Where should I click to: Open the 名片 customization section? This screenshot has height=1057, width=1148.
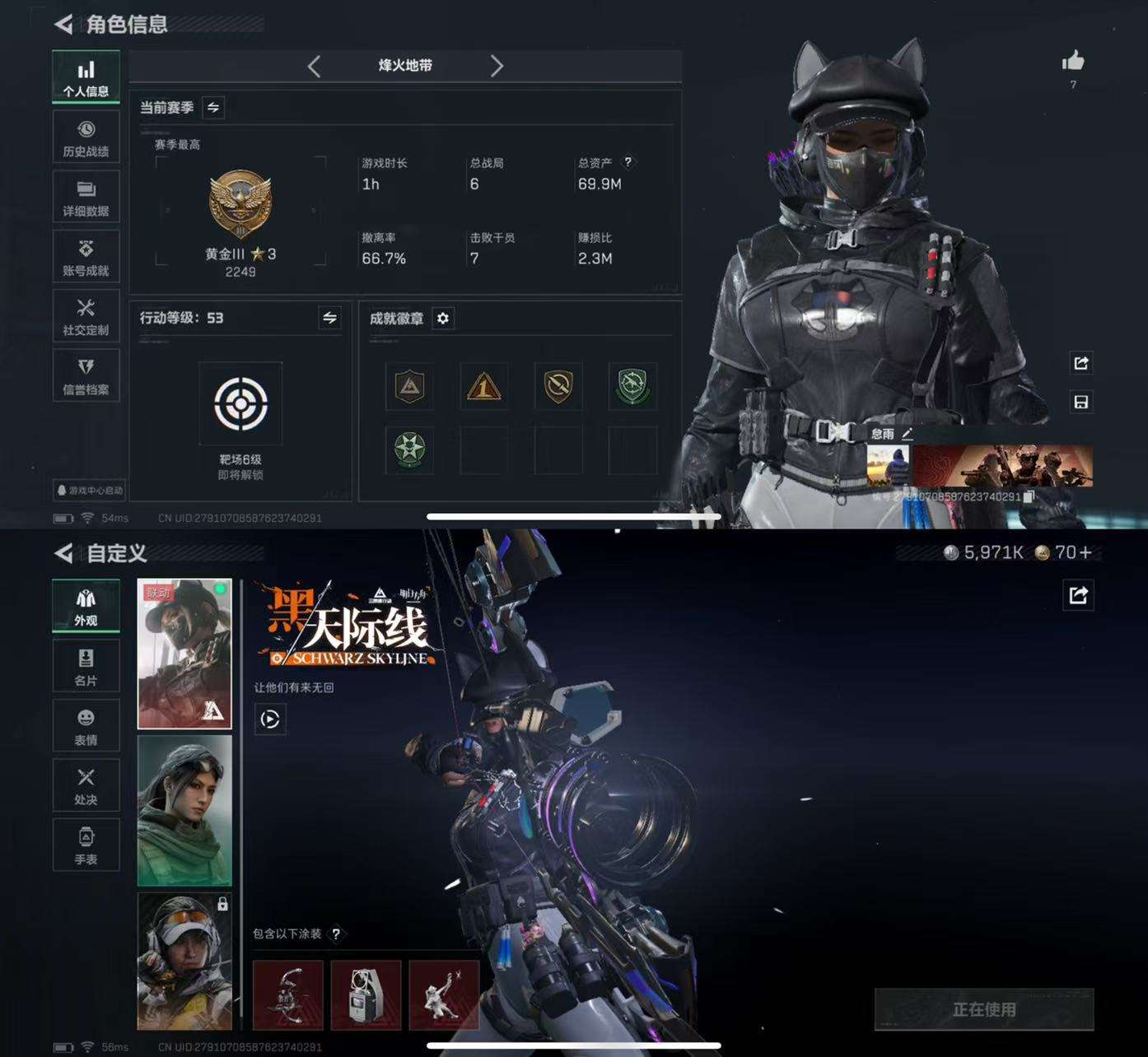(86, 665)
